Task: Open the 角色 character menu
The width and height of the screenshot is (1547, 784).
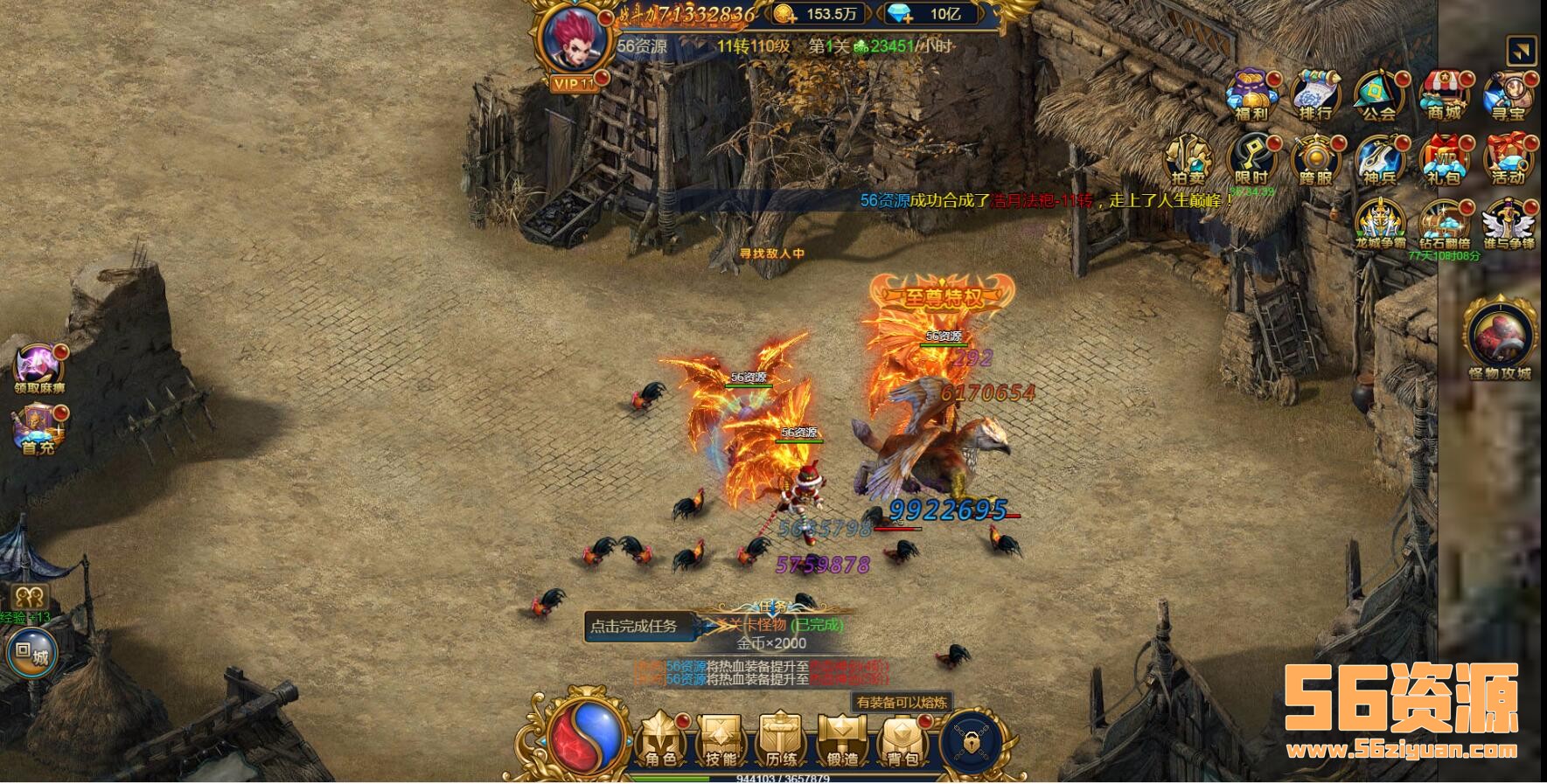Action: [x=661, y=739]
